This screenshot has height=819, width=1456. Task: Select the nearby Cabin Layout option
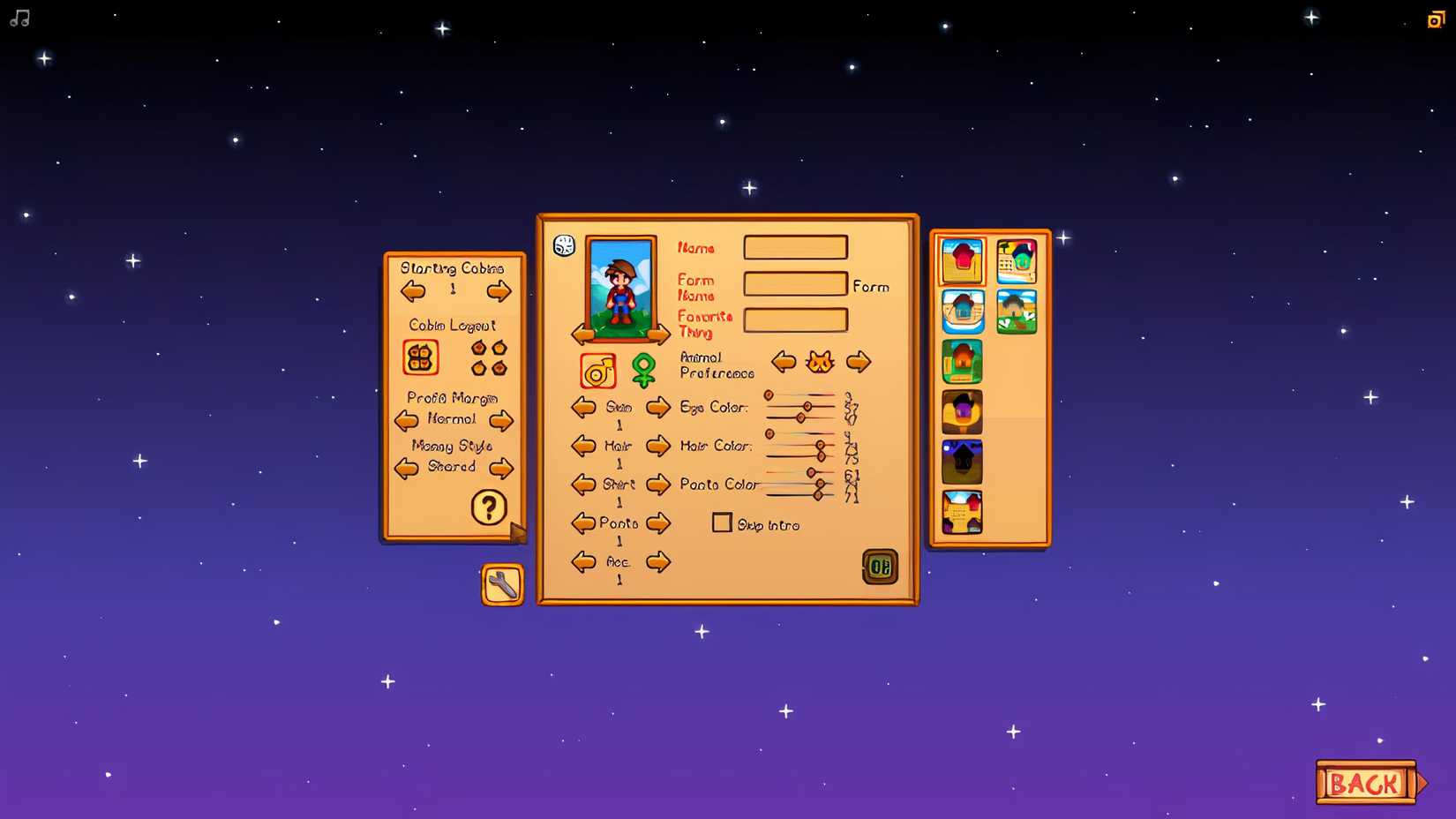tap(419, 357)
